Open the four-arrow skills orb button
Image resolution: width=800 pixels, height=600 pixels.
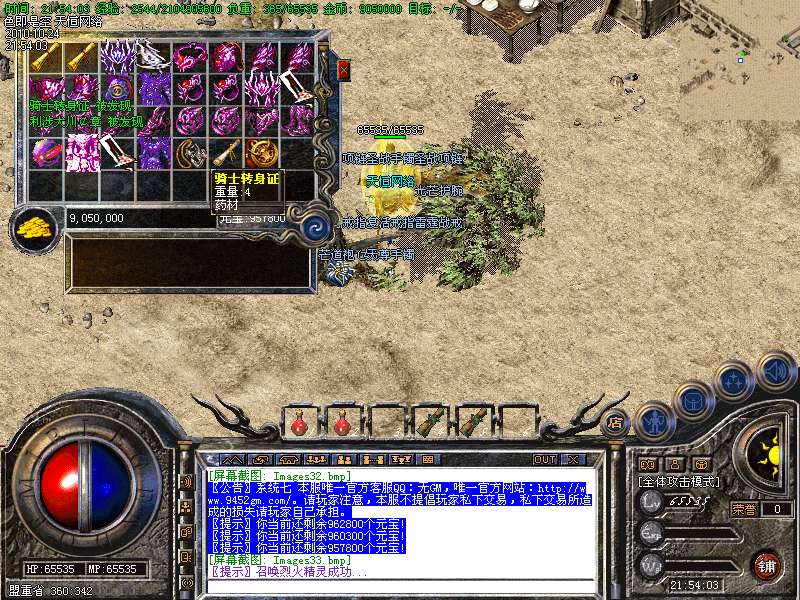734,381
